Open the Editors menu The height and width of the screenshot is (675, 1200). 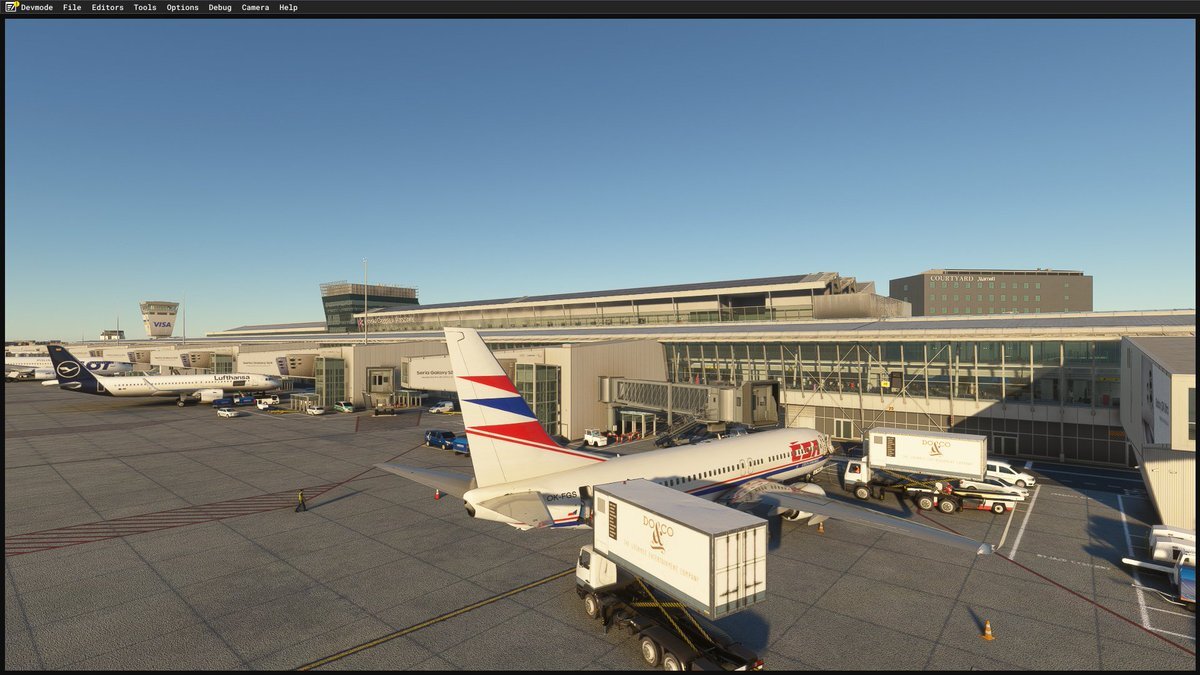point(108,7)
